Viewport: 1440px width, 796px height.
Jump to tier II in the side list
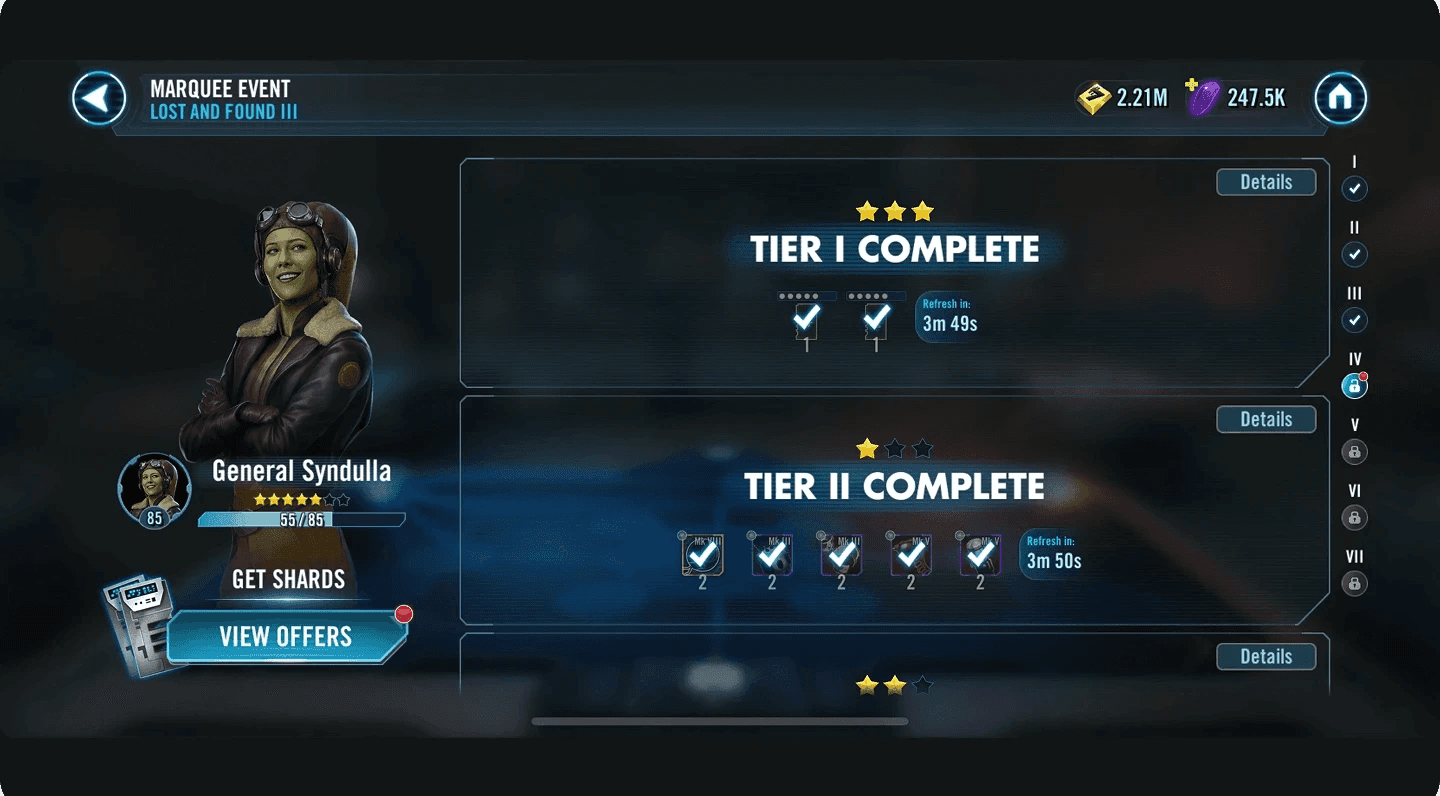tap(1354, 254)
